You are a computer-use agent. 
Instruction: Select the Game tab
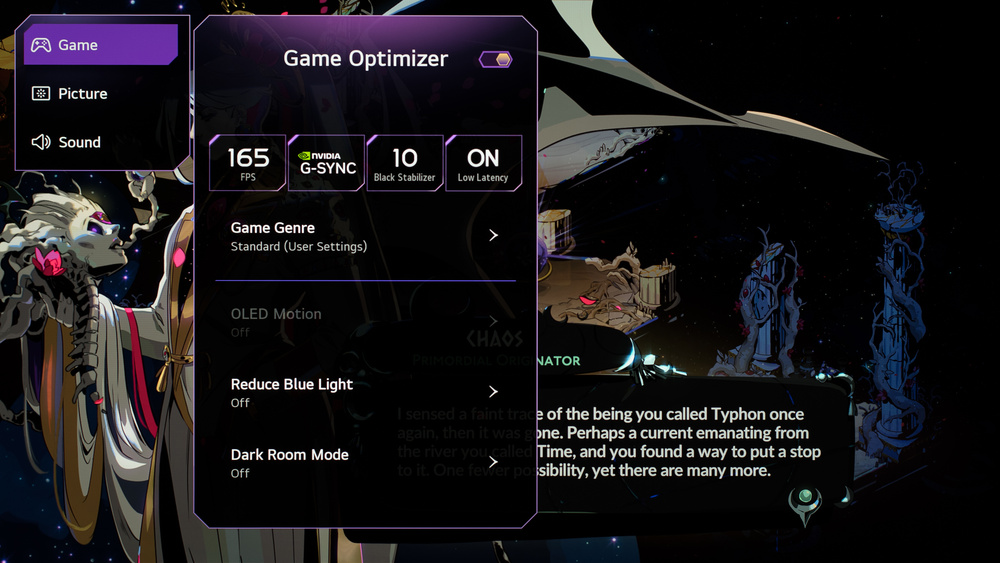tap(100, 45)
